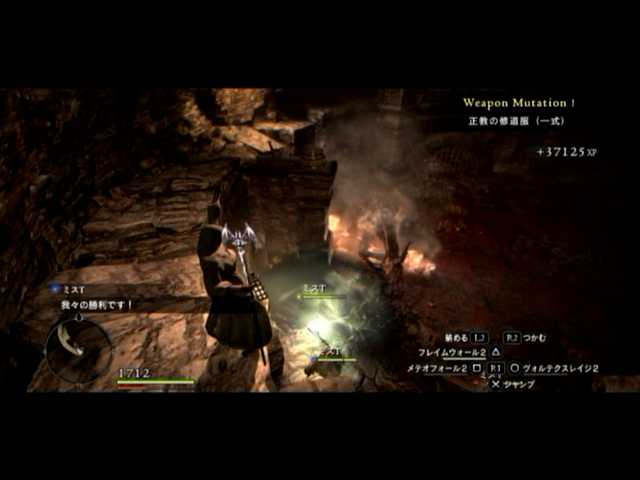Click the Weapon Mutation notification
Viewport: 640px width, 480px height.
coord(519,103)
